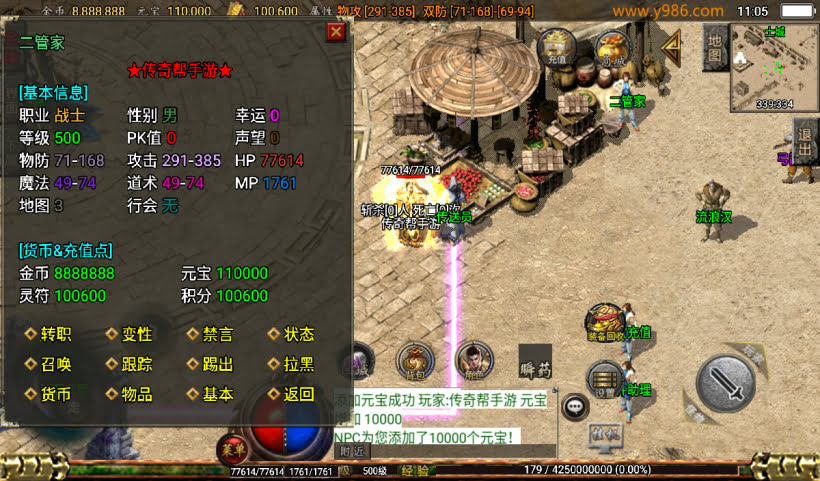Select the 召唤 option
Image resolution: width=820 pixels, height=481 pixels.
(55, 364)
